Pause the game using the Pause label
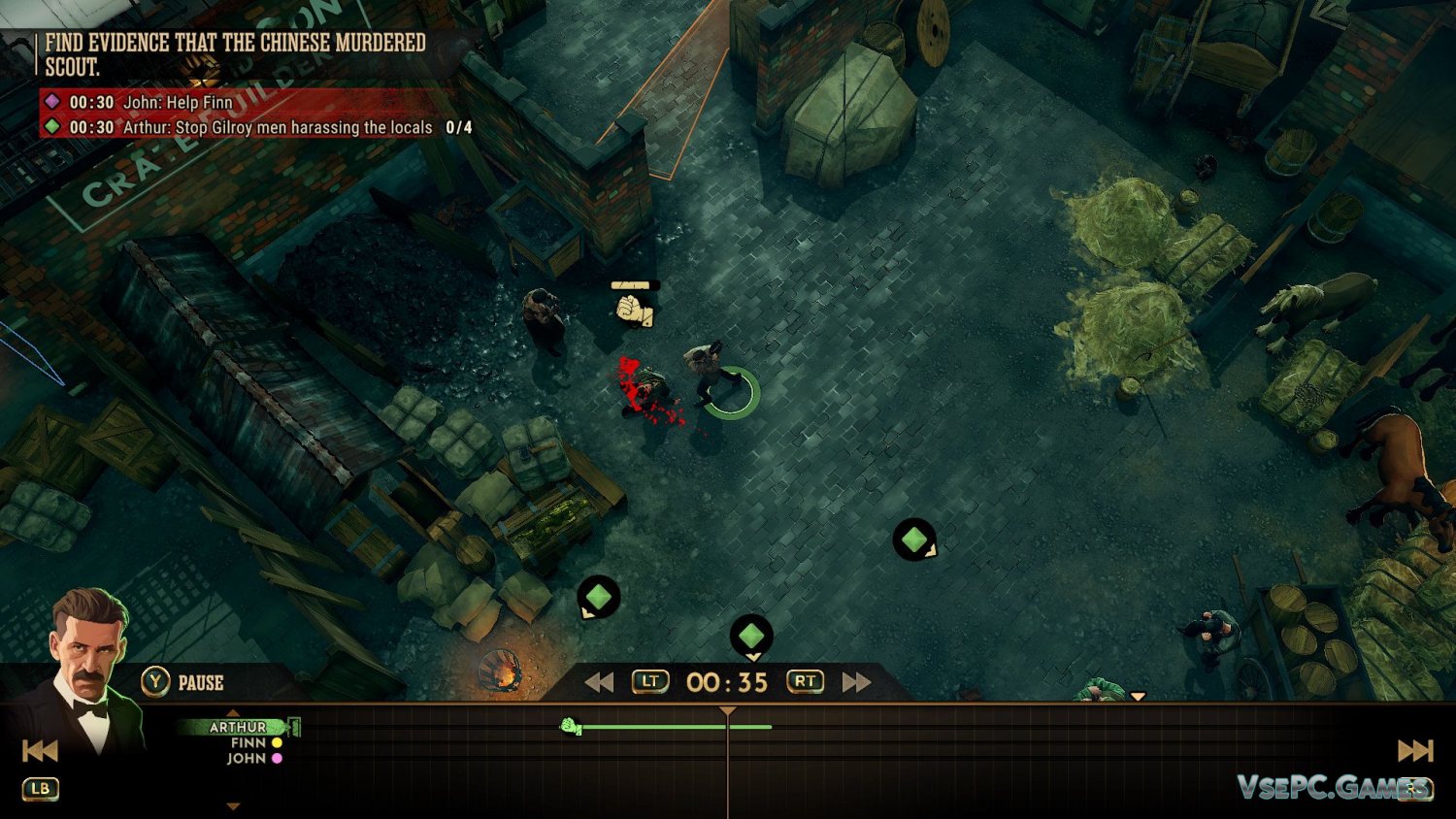Screen dimensions: 1456x819 [x=200, y=682]
